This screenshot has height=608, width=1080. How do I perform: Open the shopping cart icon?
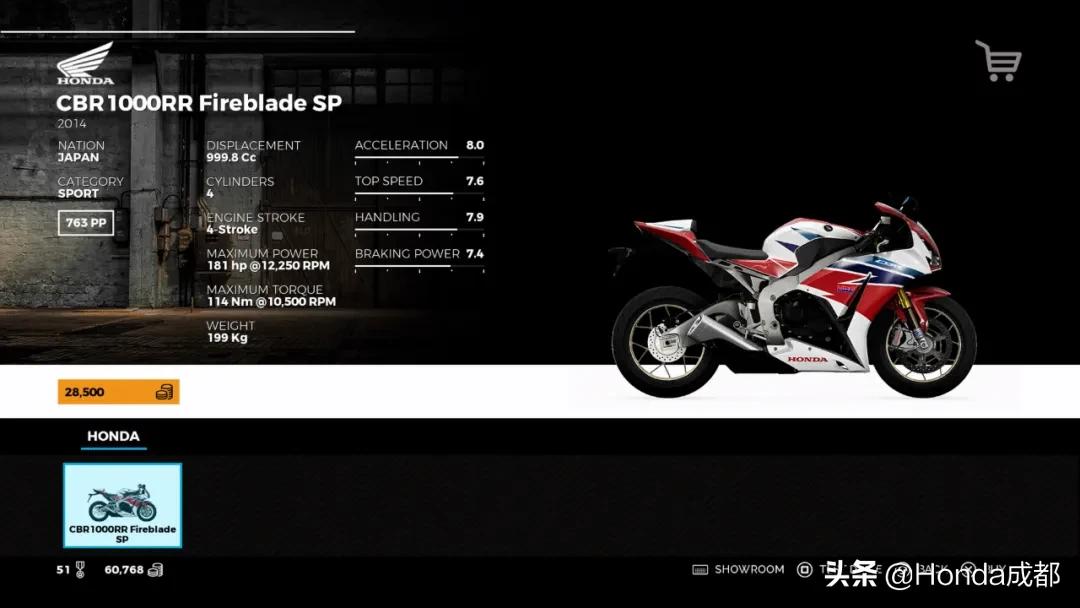[x=998, y=61]
